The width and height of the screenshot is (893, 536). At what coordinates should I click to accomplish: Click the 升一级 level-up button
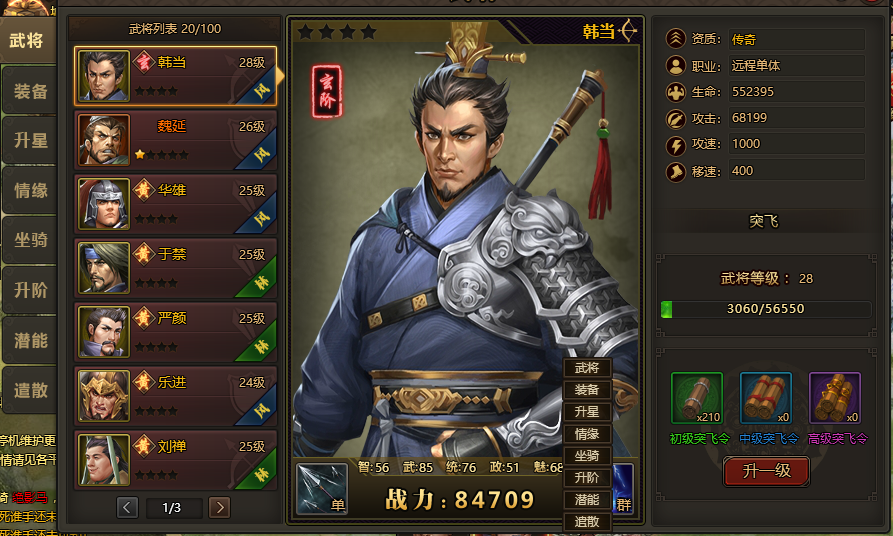pyautogui.click(x=767, y=471)
